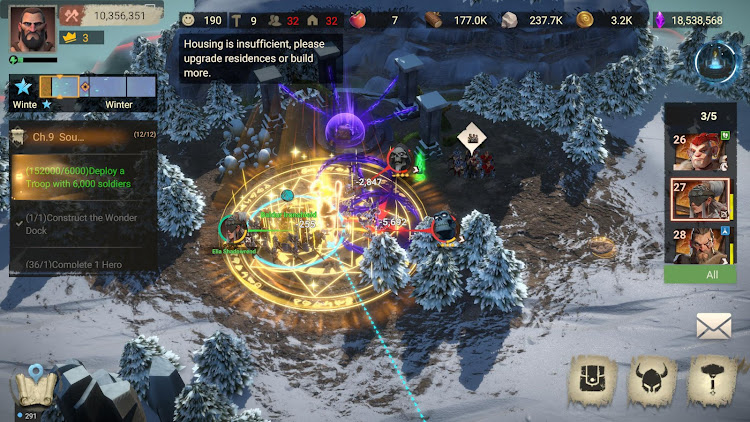Open the mail envelope inbox
Viewport: 750px width, 422px height.
714,326
